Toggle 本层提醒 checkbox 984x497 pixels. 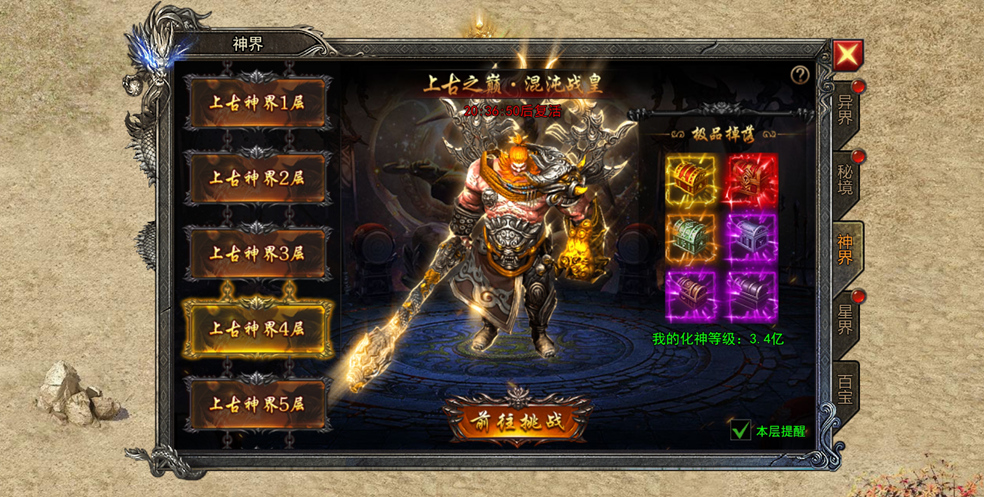pos(741,431)
